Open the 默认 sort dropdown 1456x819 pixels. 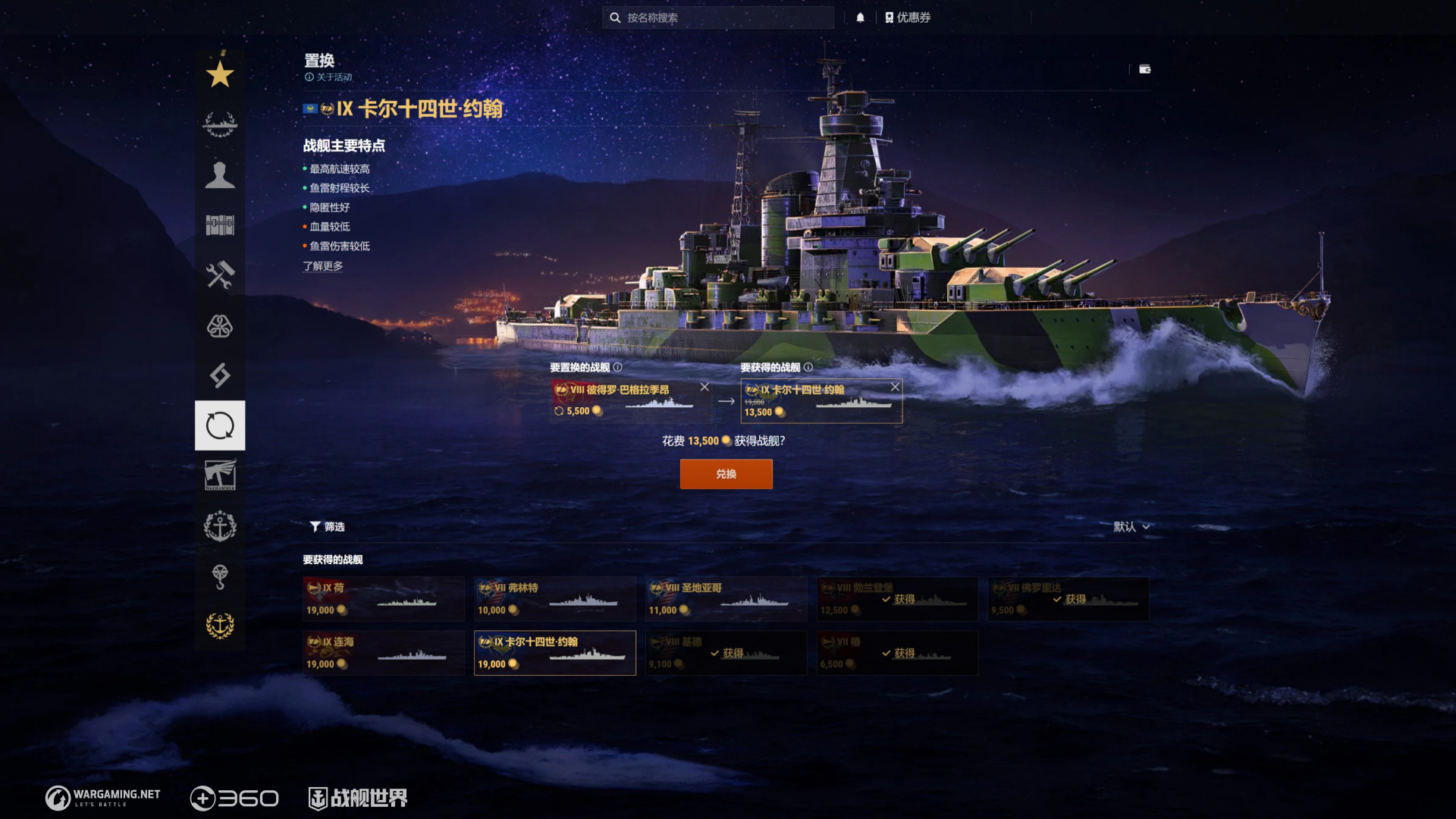tap(1131, 526)
